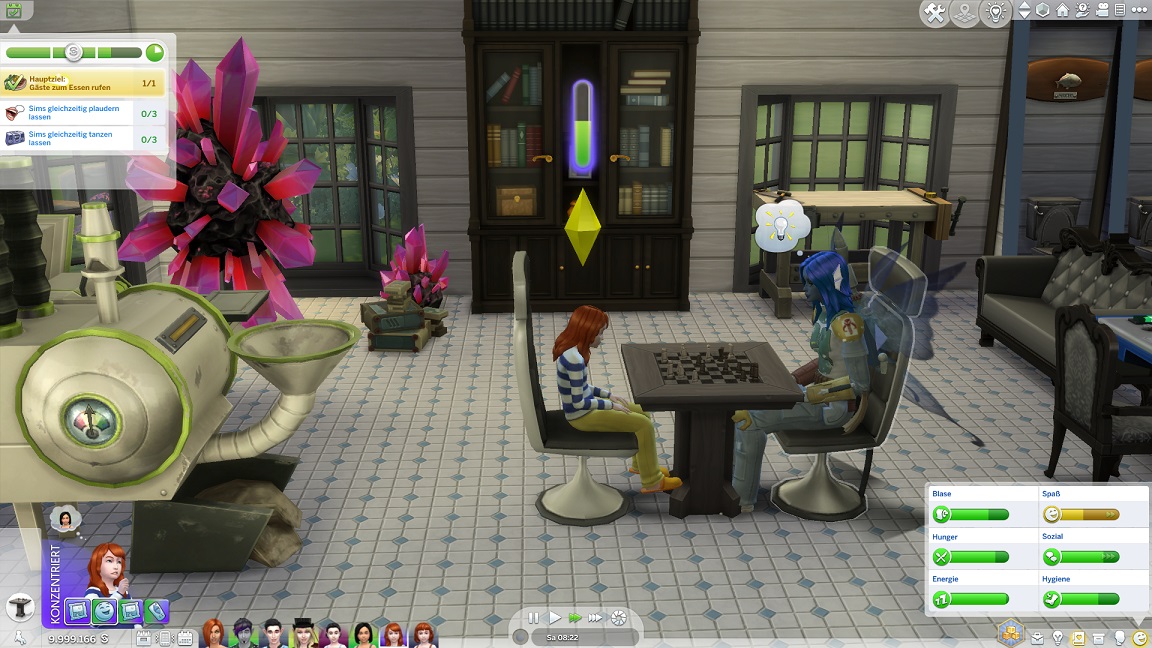
Task: Click the chess table action queue icon
Action: 19,607
